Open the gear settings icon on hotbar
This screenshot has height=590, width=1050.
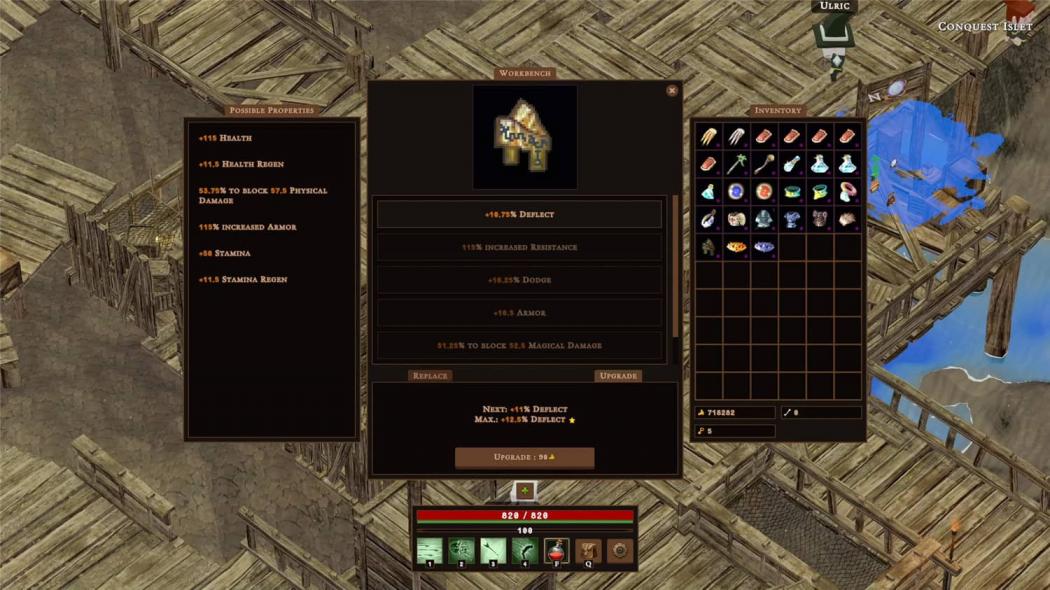pyautogui.click(x=620, y=551)
